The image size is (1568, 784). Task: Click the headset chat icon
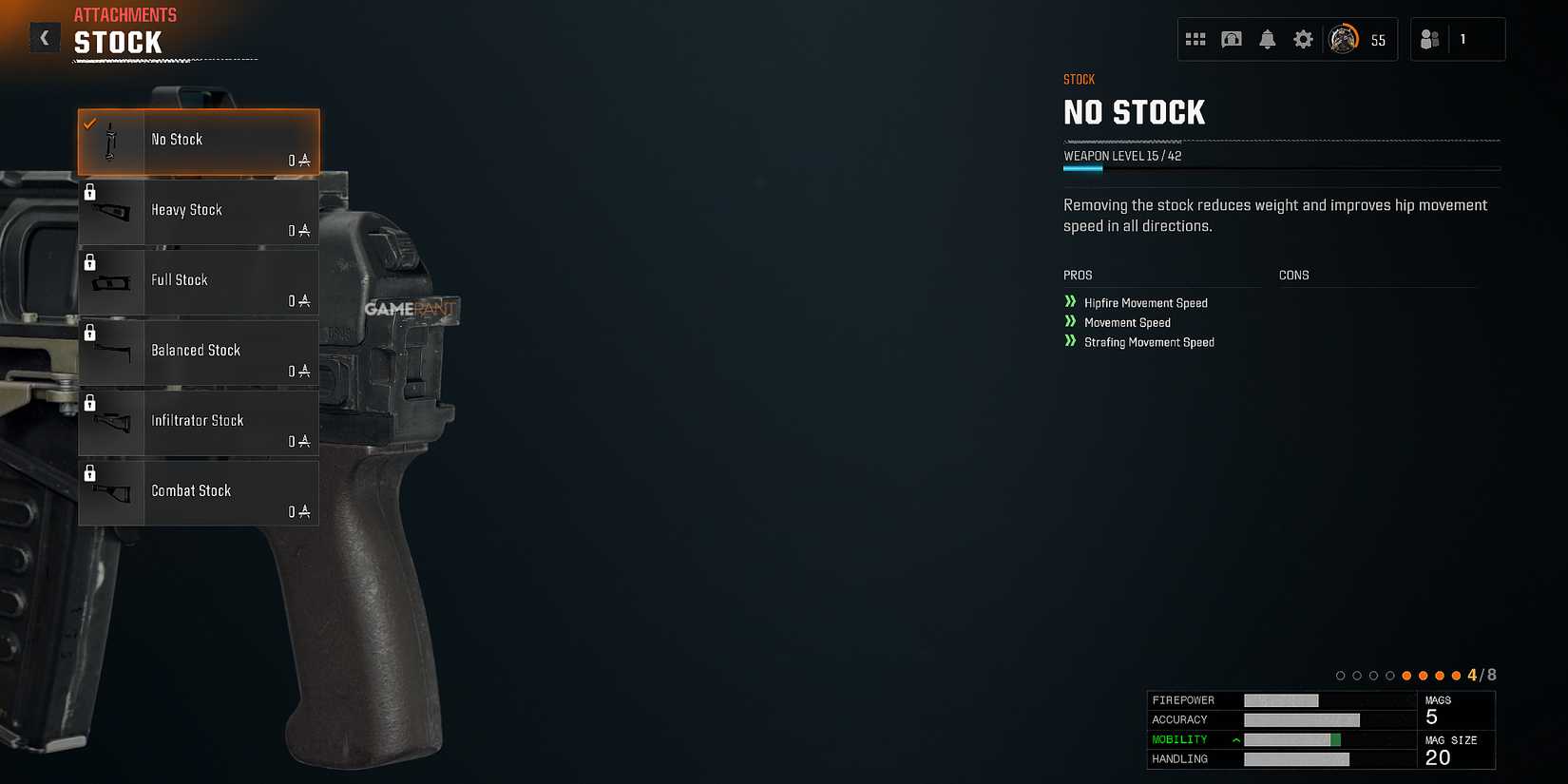click(x=1232, y=39)
